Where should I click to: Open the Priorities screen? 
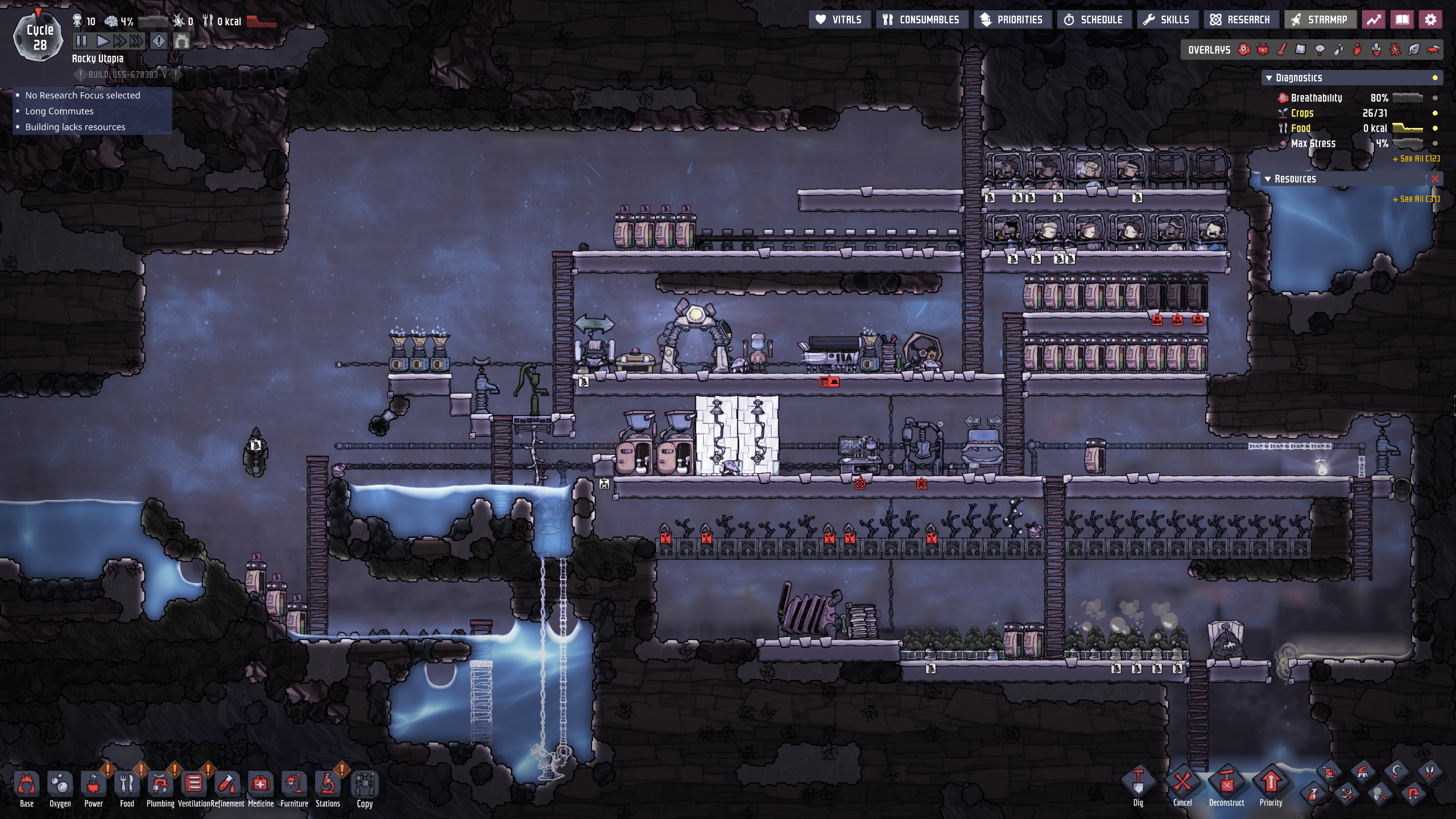click(1012, 20)
